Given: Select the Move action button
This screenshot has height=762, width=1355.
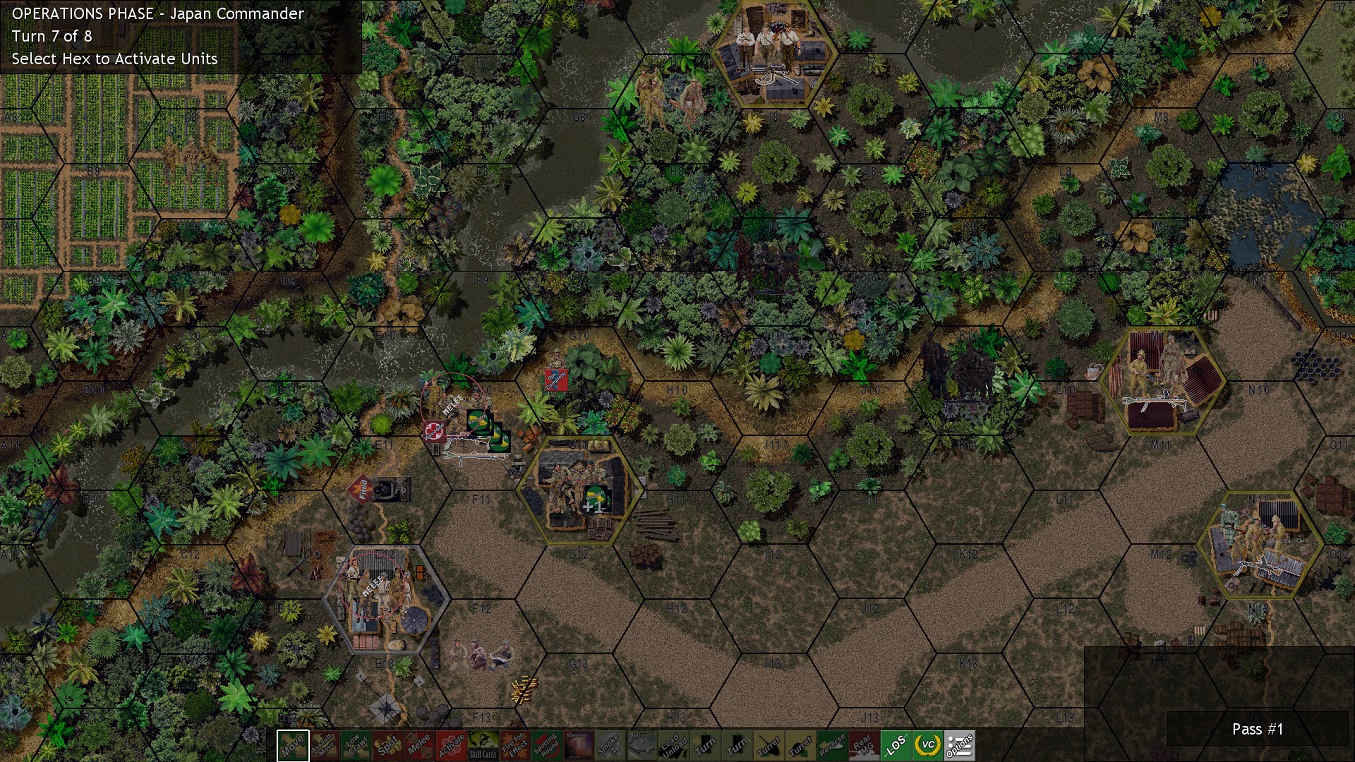Looking at the screenshot, I should [294, 746].
